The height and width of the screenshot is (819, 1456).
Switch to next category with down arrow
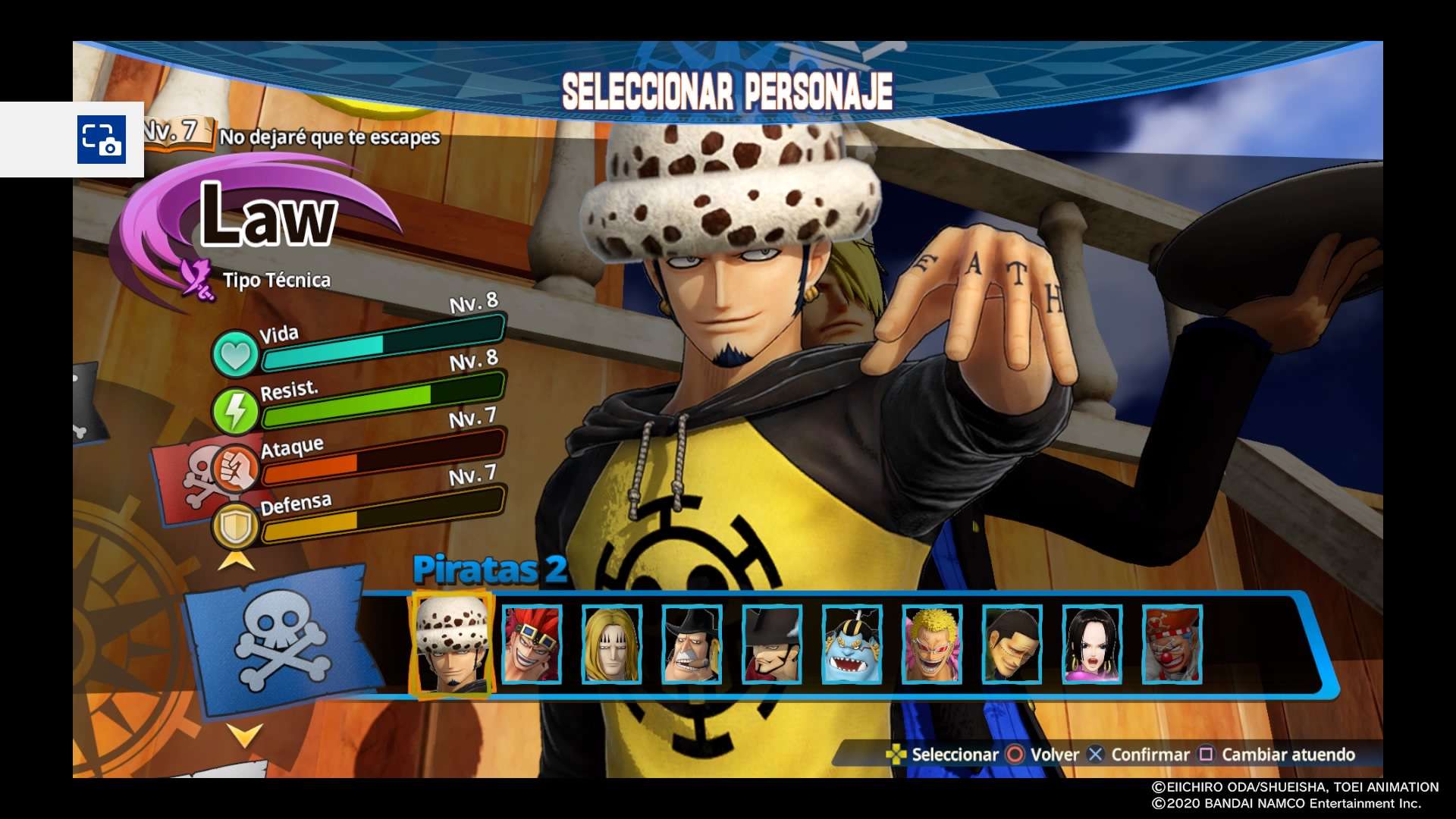pos(245,735)
